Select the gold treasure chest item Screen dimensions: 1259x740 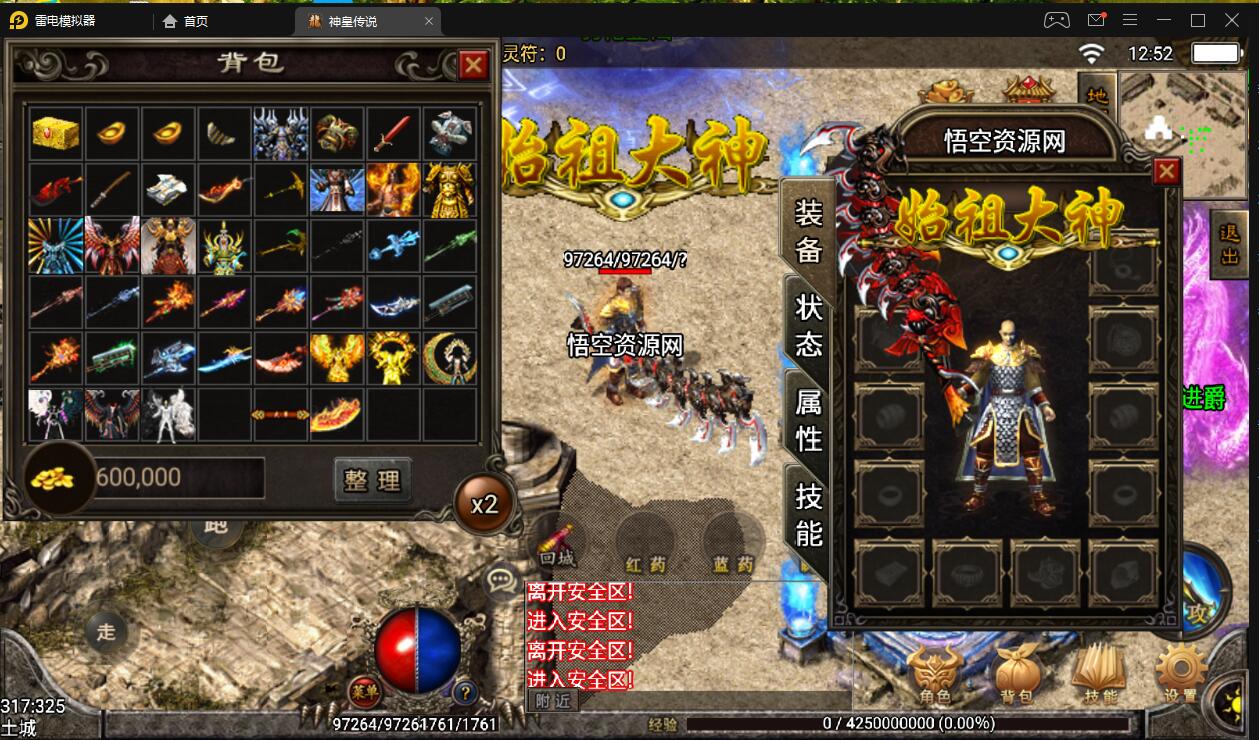click(56, 133)
